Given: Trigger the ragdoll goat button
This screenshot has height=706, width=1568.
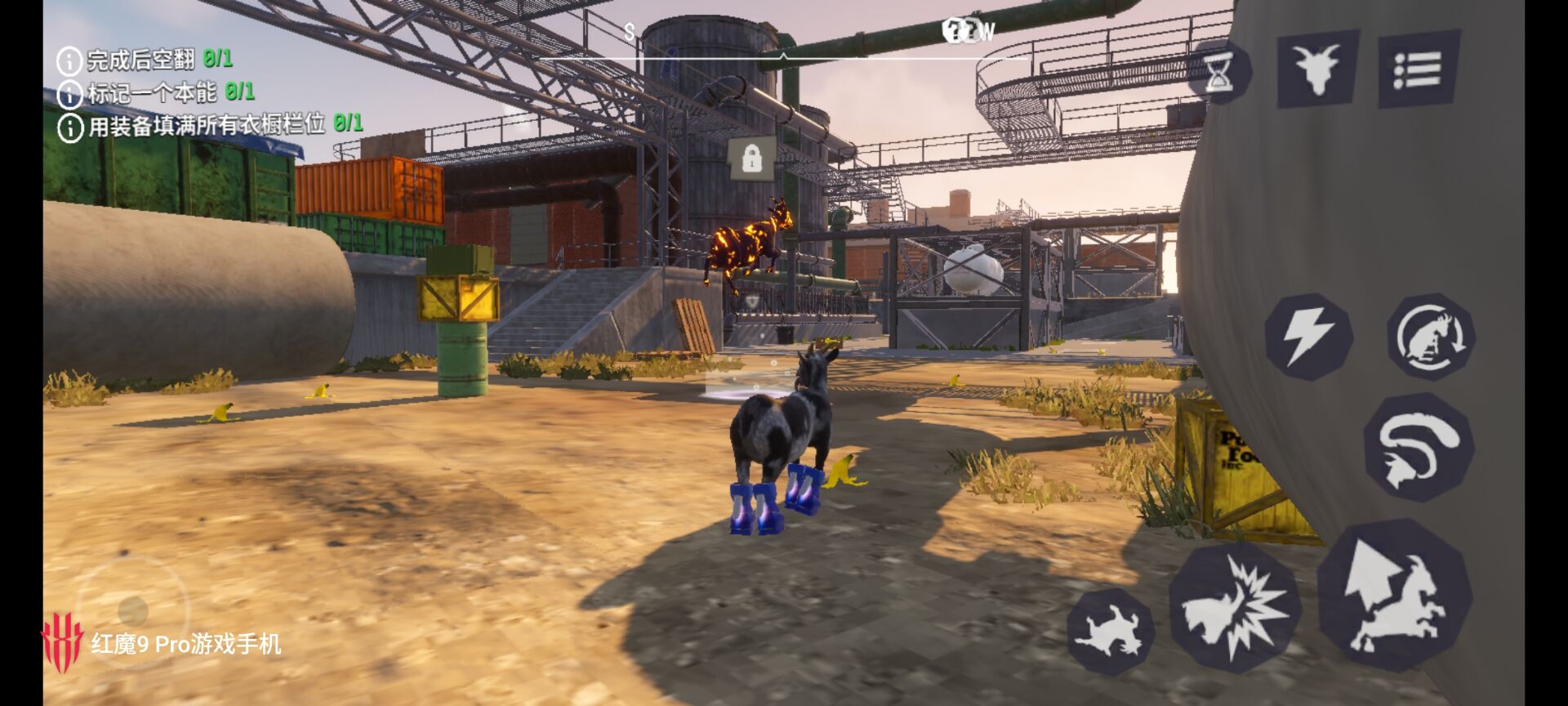Looking at the screenshot, I should tap(1109, 632).
